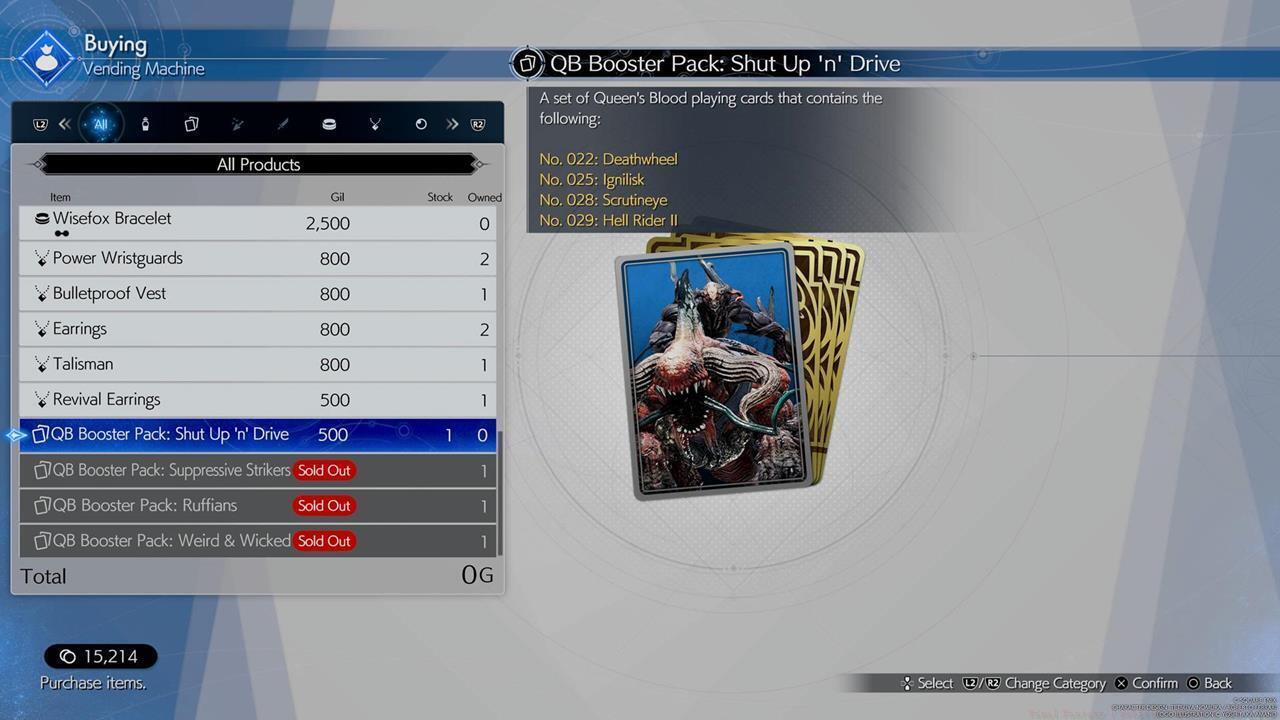
Task: Open the materia orb category
Action: click(421, 124)
